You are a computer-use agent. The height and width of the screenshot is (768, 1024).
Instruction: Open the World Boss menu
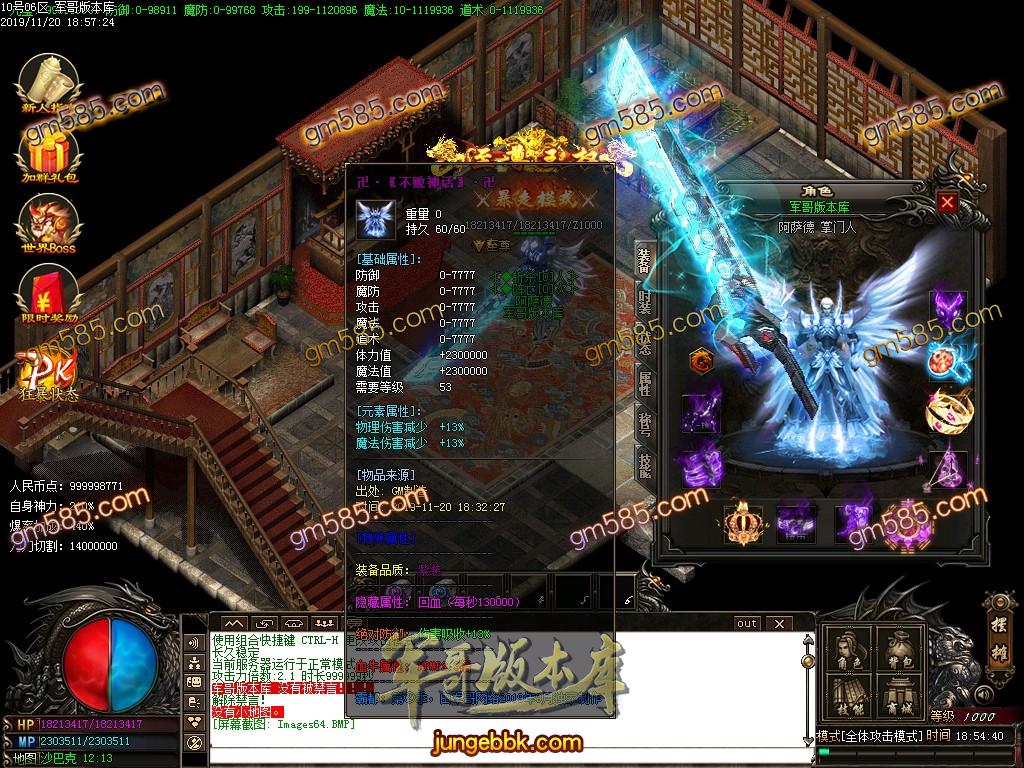tap(49, 221)
